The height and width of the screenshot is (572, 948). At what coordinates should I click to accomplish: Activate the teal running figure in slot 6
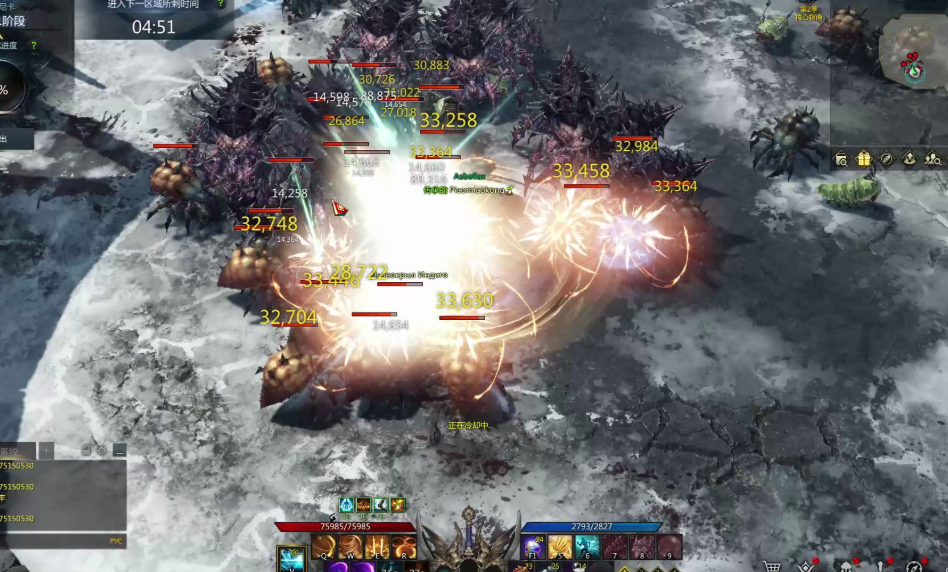(587, 546)
